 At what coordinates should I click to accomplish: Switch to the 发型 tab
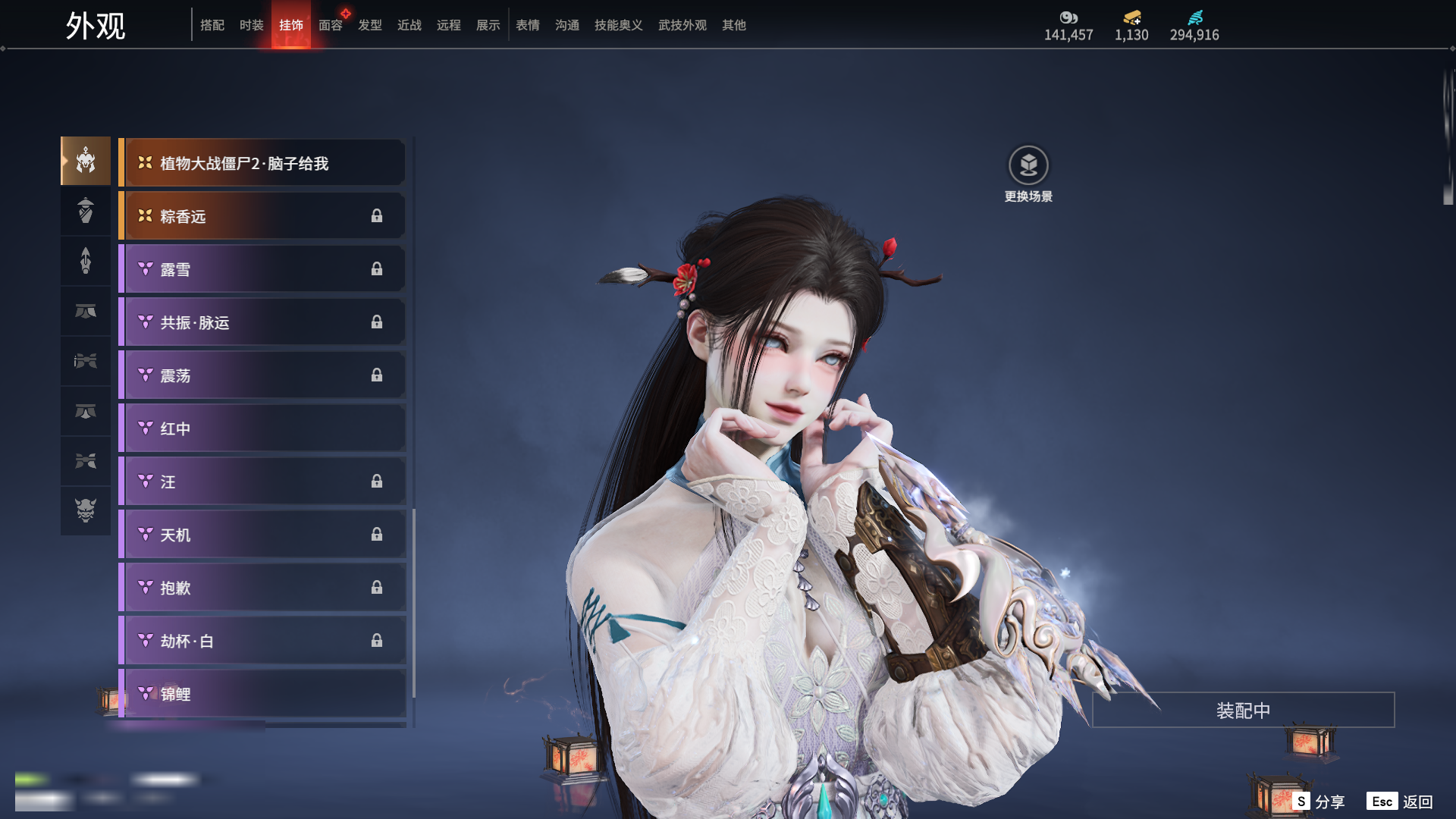click(370, 25)
